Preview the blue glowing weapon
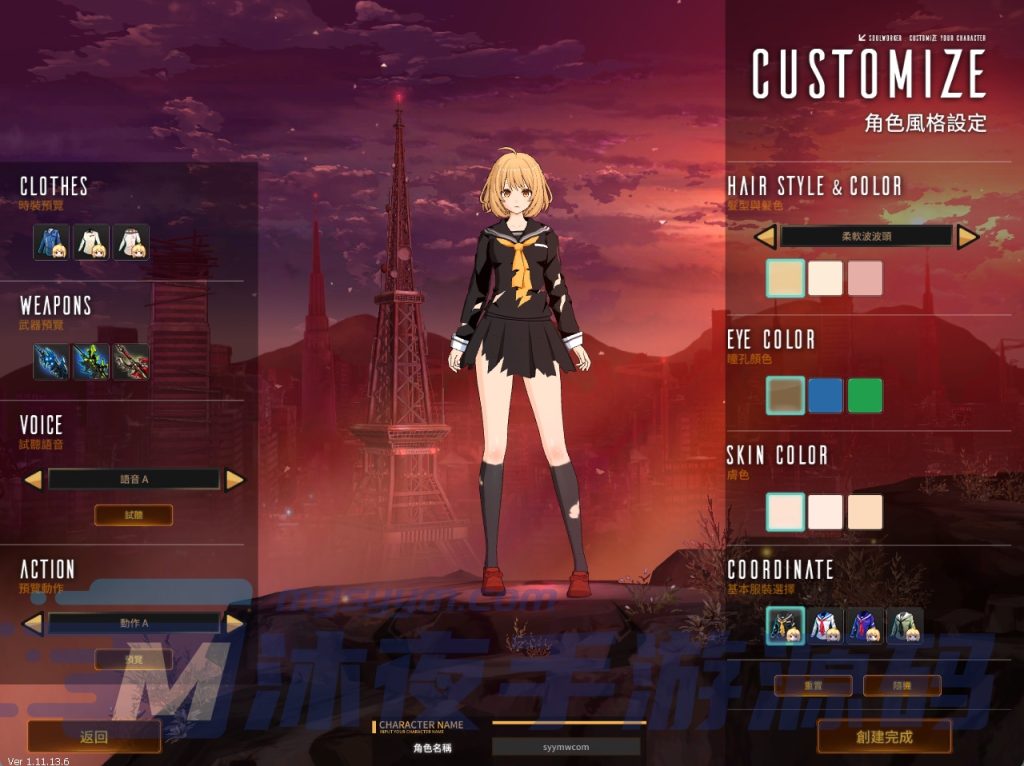Screen dimensions: 1024x766 coord(52,361)
